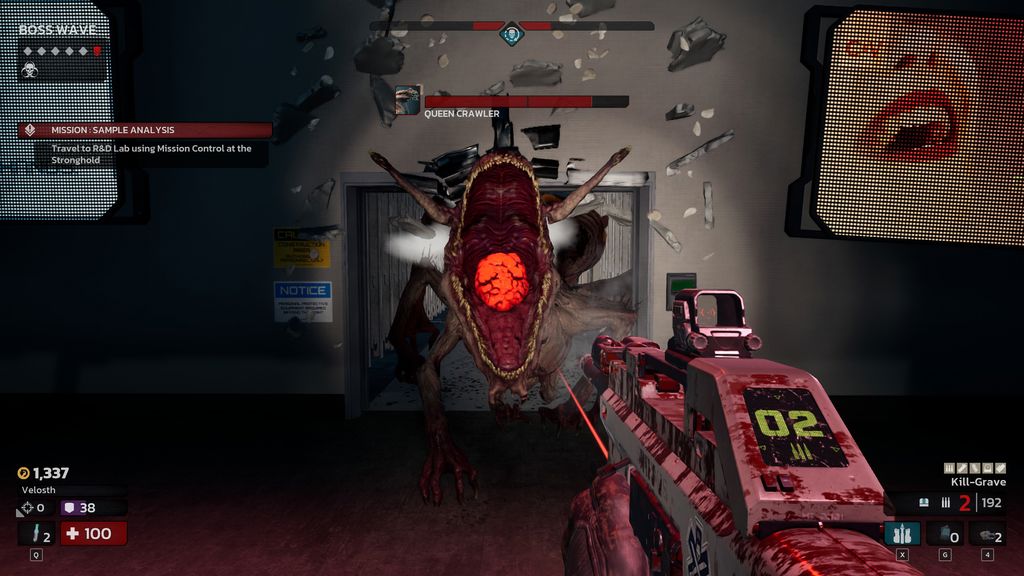
Task: Select the skull boss icon at top
Action: (x=512, y=35)
